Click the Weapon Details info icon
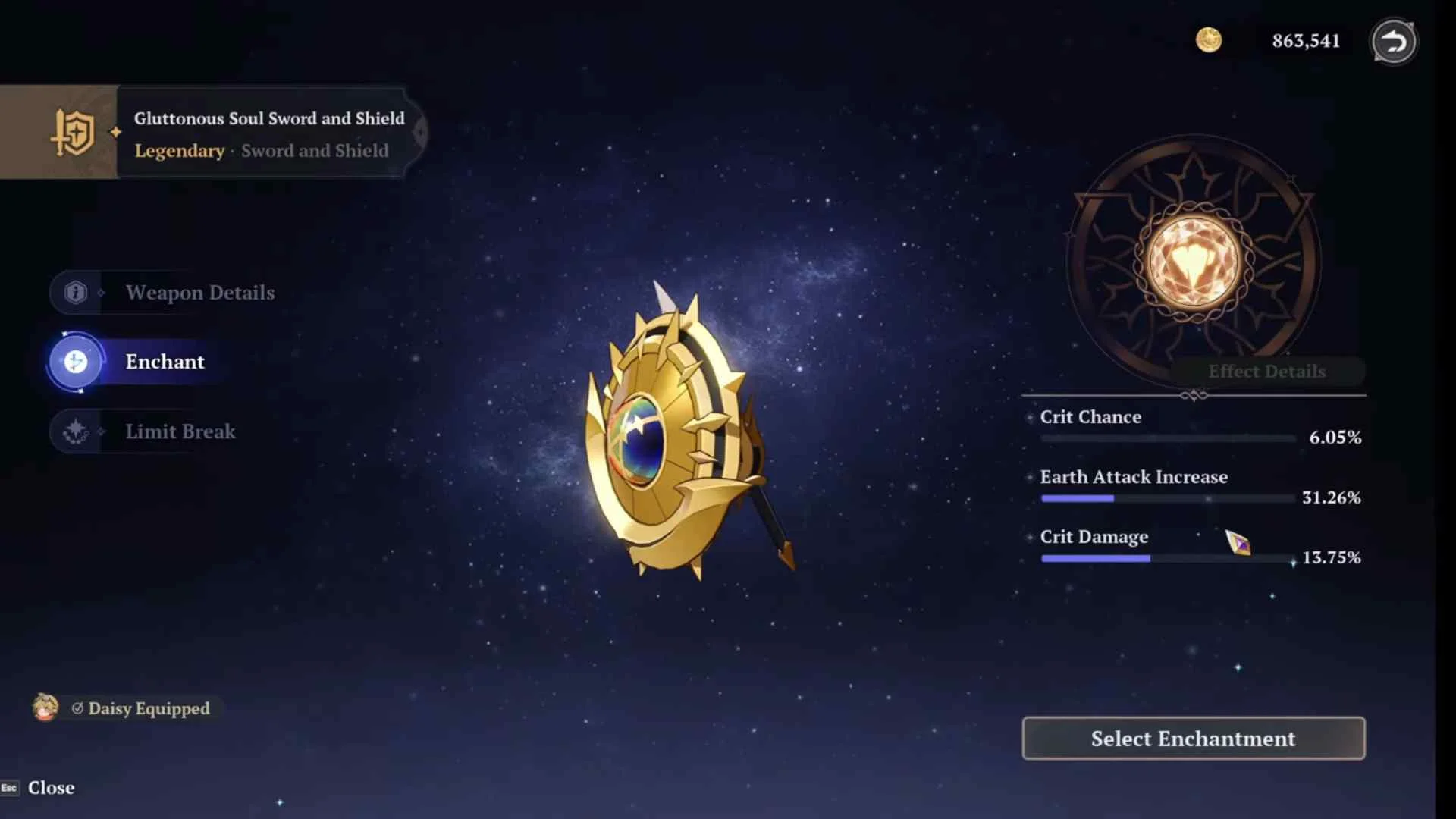 coord(75,293)
